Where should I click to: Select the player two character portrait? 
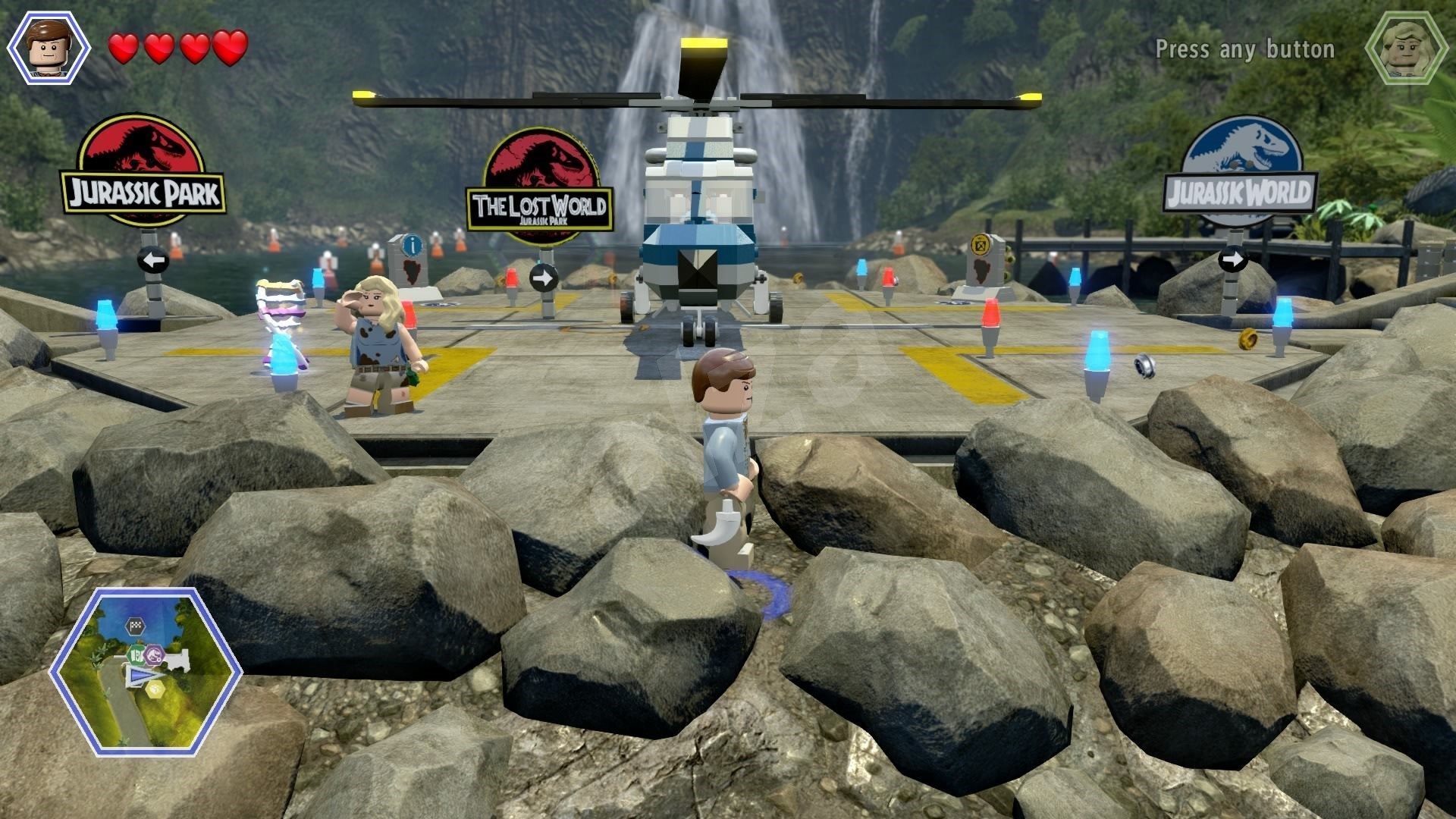pyautogui.click(x=1406, y=48)
